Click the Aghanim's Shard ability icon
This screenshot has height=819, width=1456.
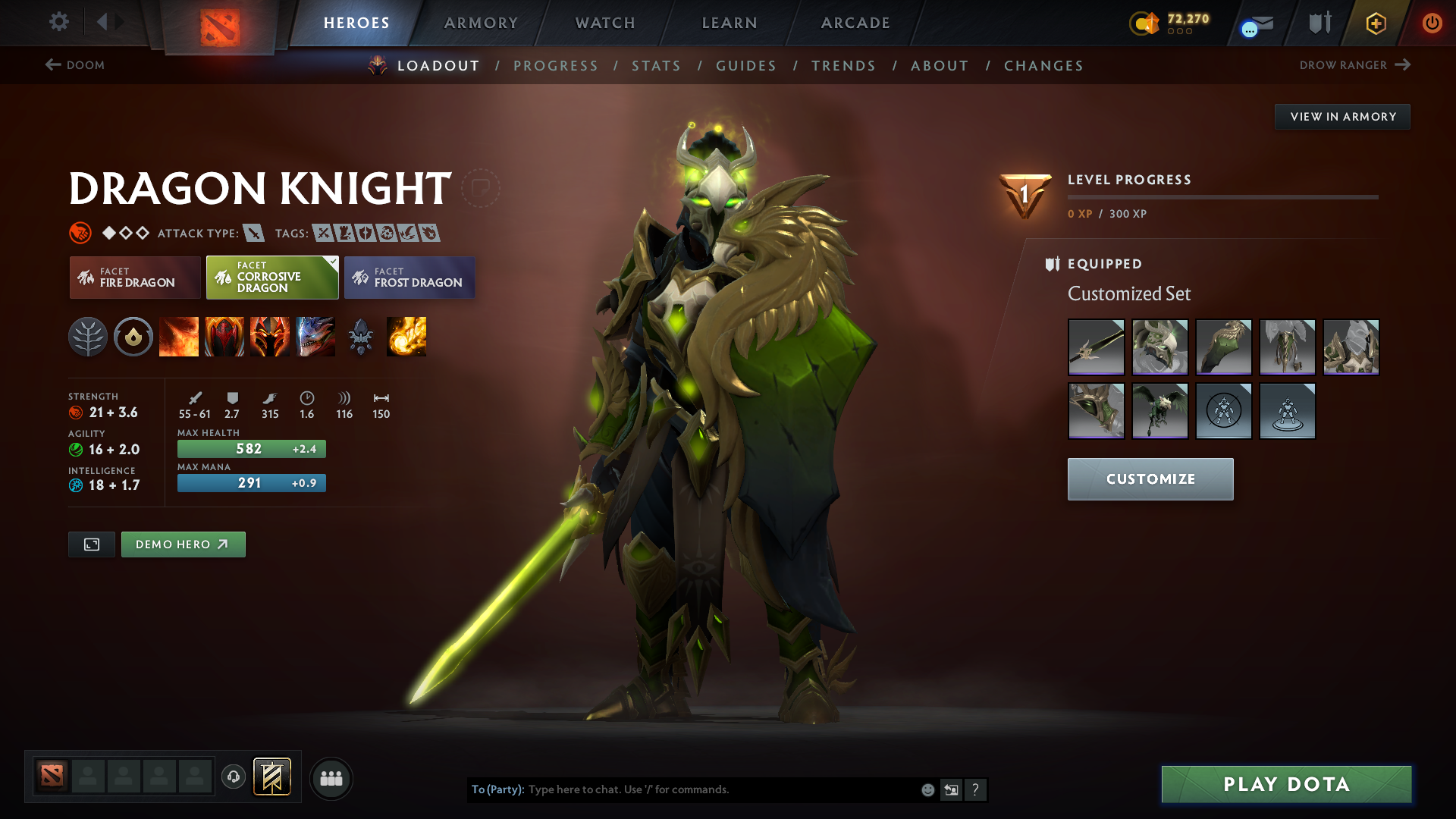[361, 337]
